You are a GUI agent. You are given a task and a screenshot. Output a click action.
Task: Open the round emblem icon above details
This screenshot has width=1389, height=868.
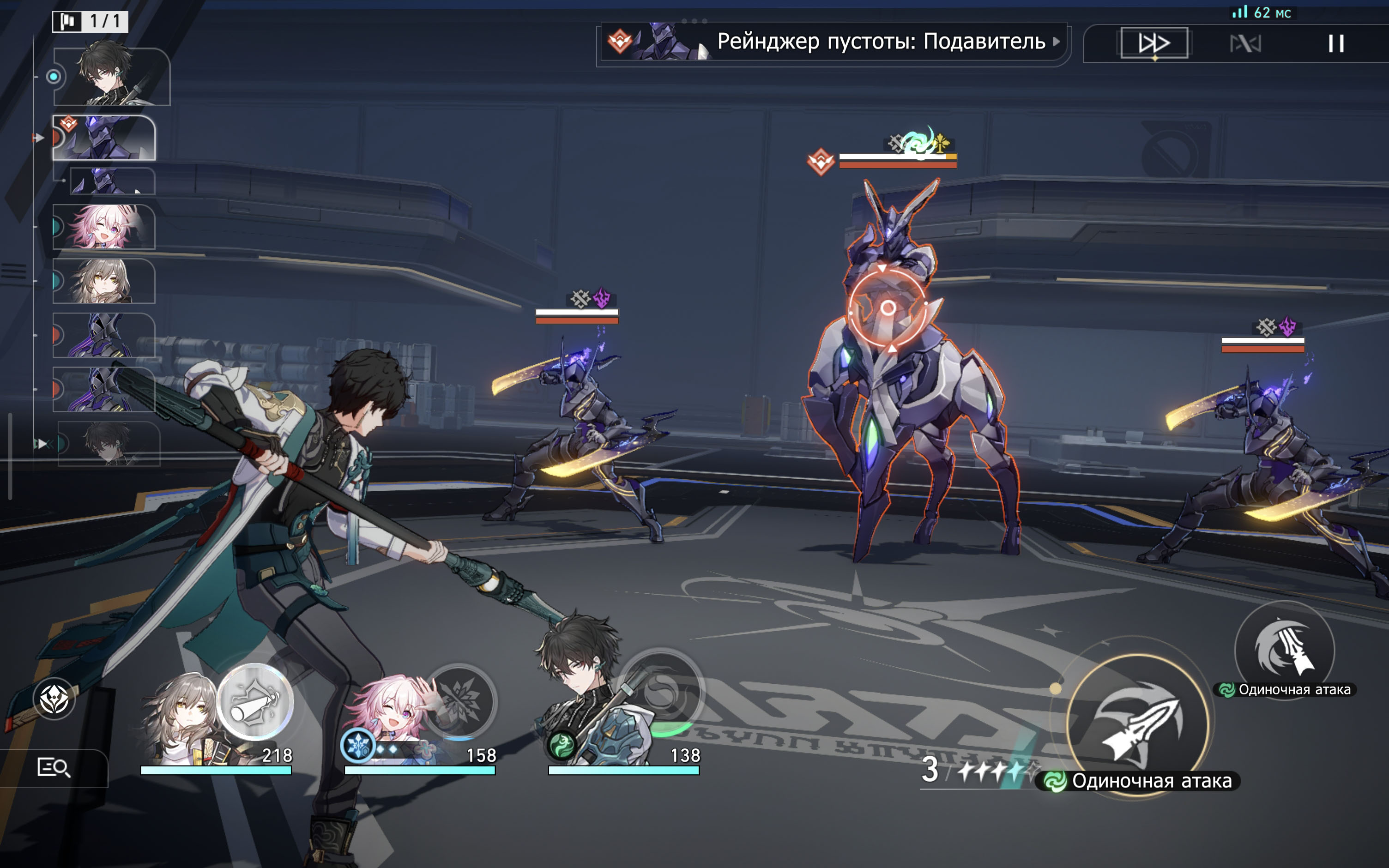(x=54, y=699)
